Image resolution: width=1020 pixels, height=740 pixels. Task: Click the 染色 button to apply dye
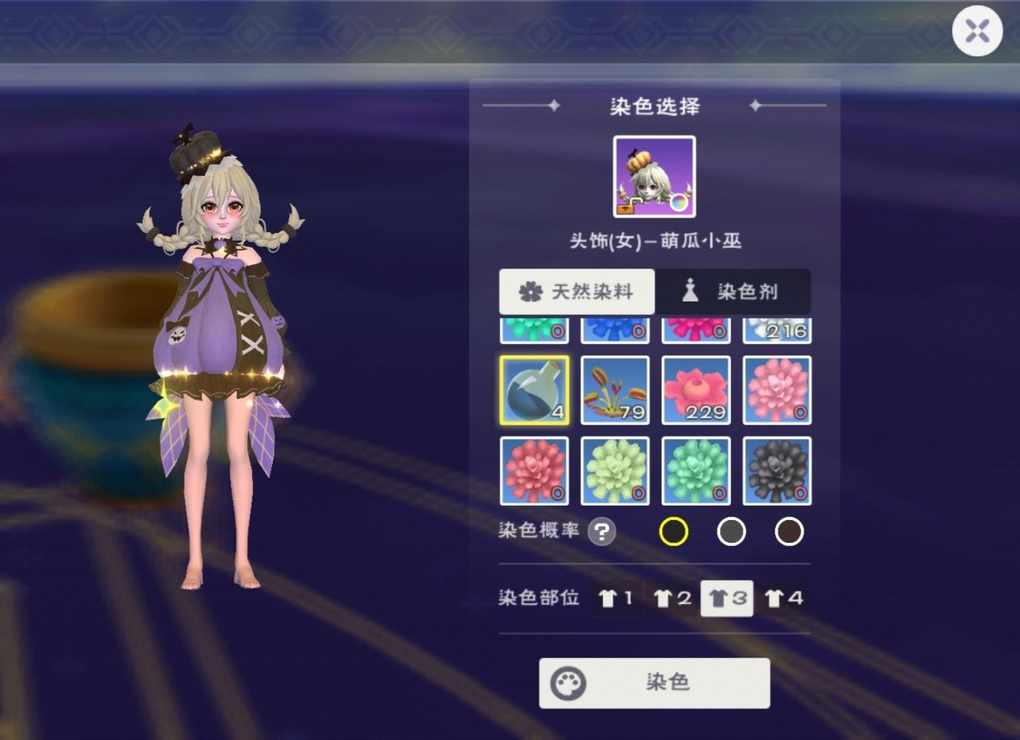coord(654,683)
